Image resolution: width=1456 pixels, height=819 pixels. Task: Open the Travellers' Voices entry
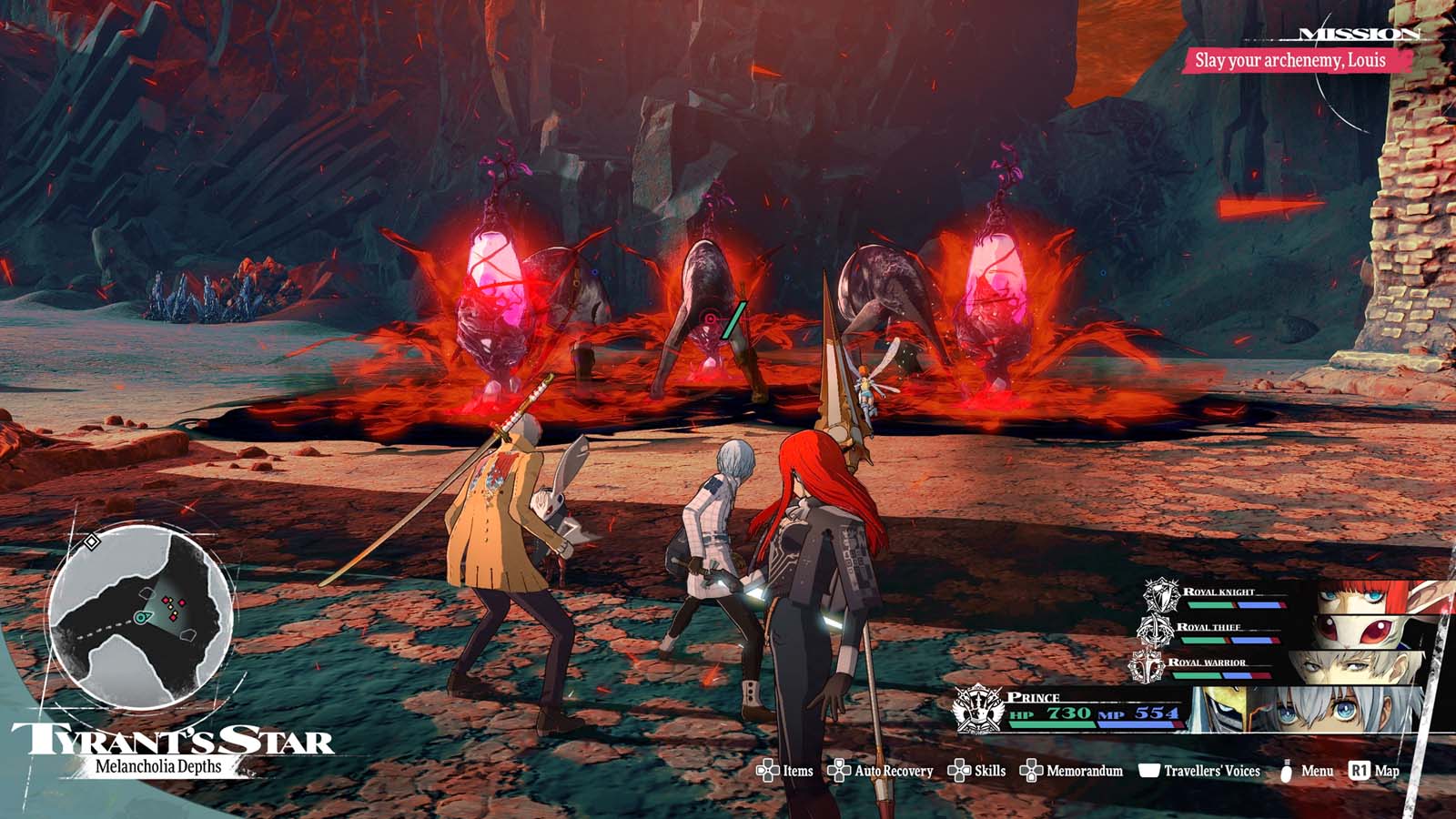(1211, 770)
